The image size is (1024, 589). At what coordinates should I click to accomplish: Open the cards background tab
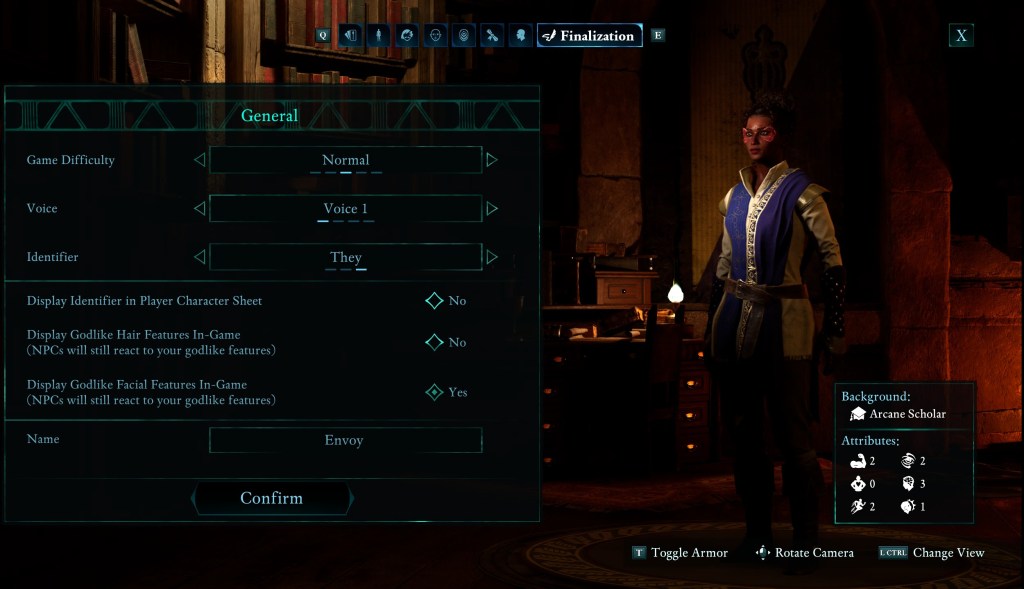coord(350,36)
